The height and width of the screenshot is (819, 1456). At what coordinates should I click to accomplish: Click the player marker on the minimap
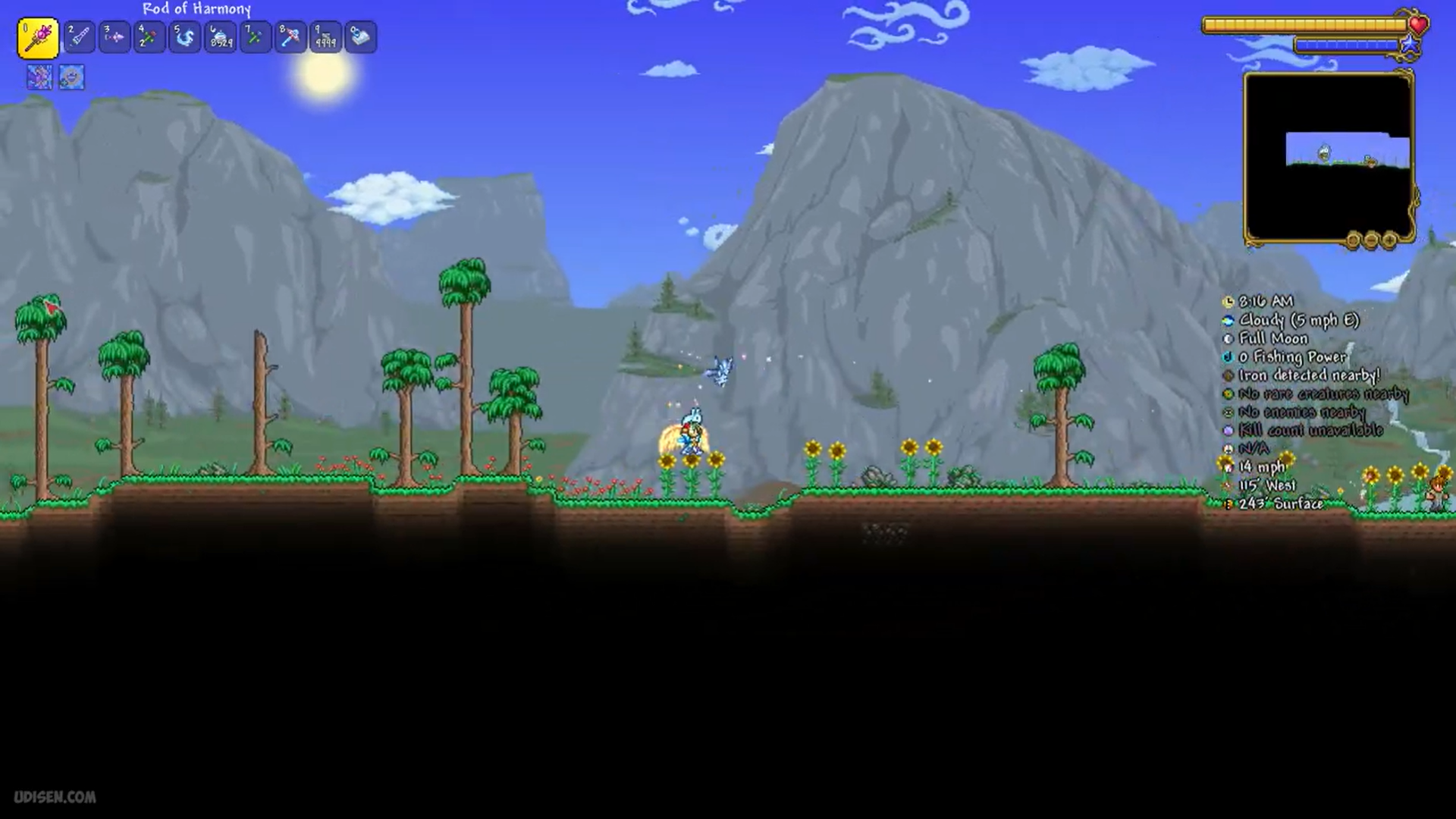pyautogui.click(x=1326, y=150)
